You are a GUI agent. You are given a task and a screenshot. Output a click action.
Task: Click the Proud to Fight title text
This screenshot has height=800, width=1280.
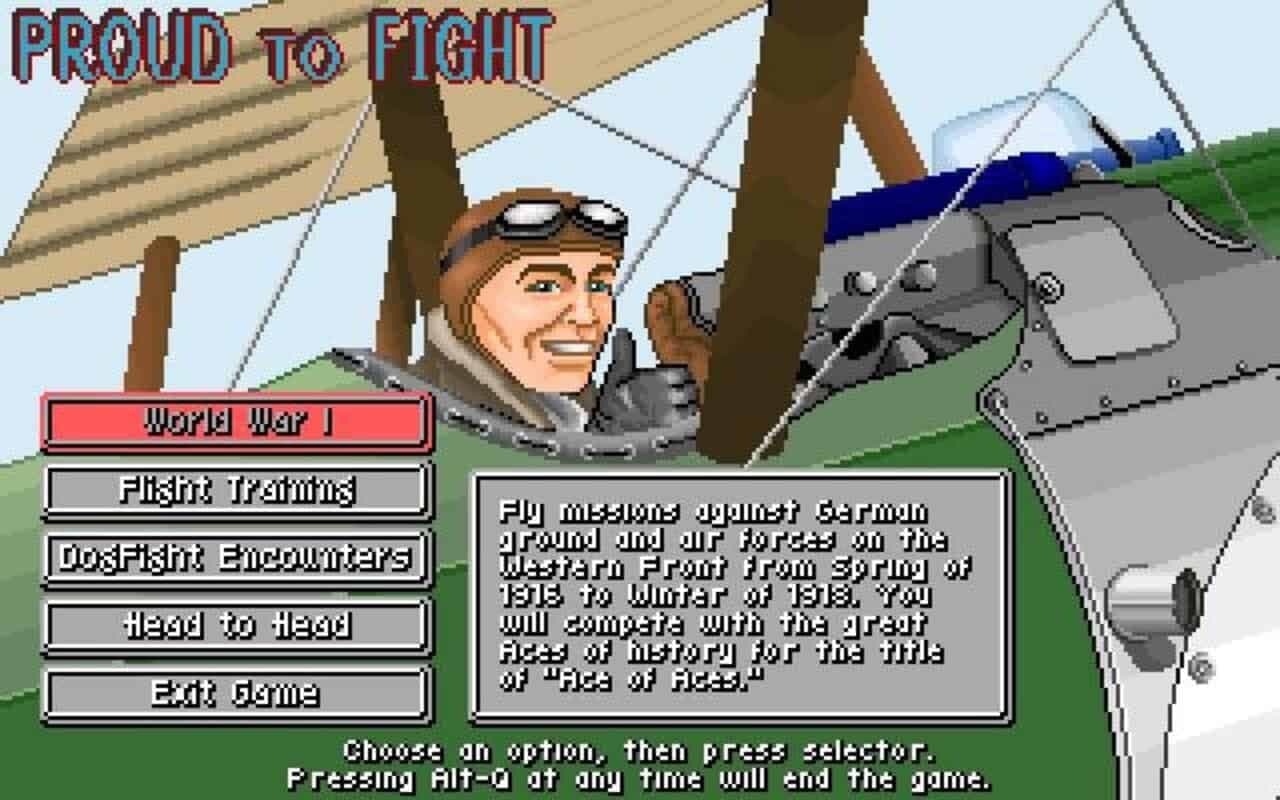click(x=280, y=42)
